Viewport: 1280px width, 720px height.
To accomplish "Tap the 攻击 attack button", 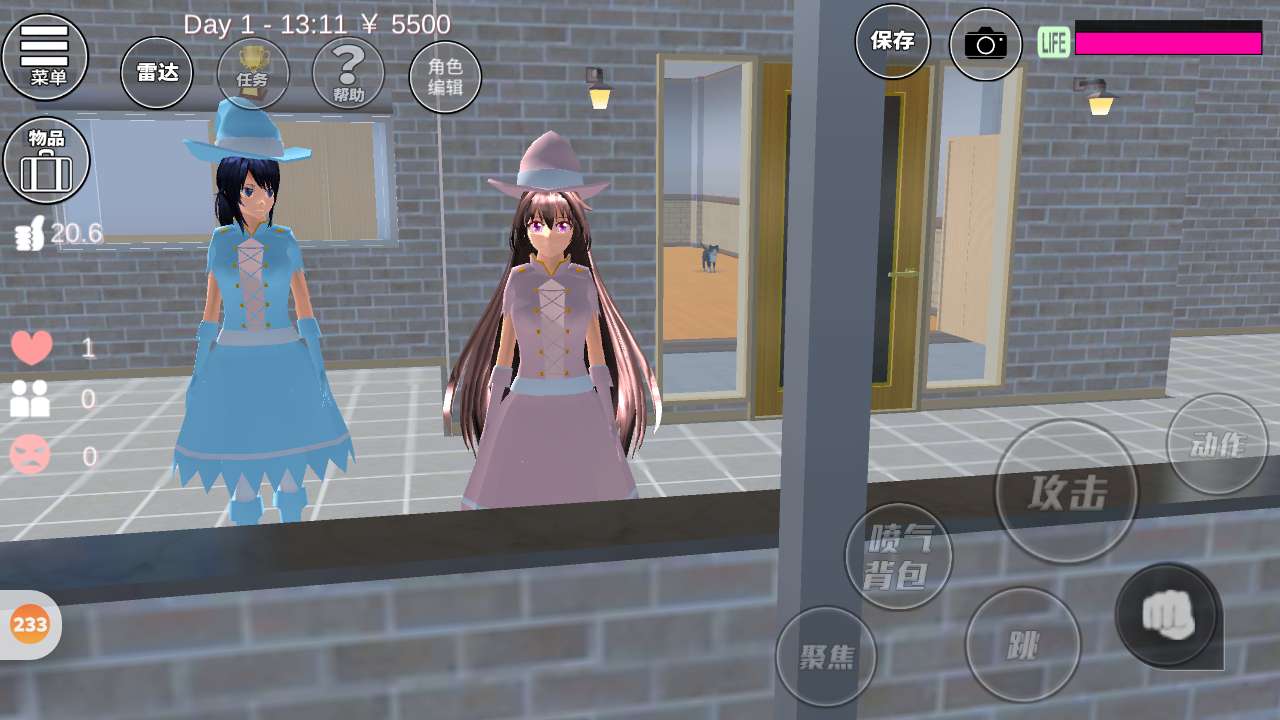I will pyautogui.click(x=1067, y=492).
